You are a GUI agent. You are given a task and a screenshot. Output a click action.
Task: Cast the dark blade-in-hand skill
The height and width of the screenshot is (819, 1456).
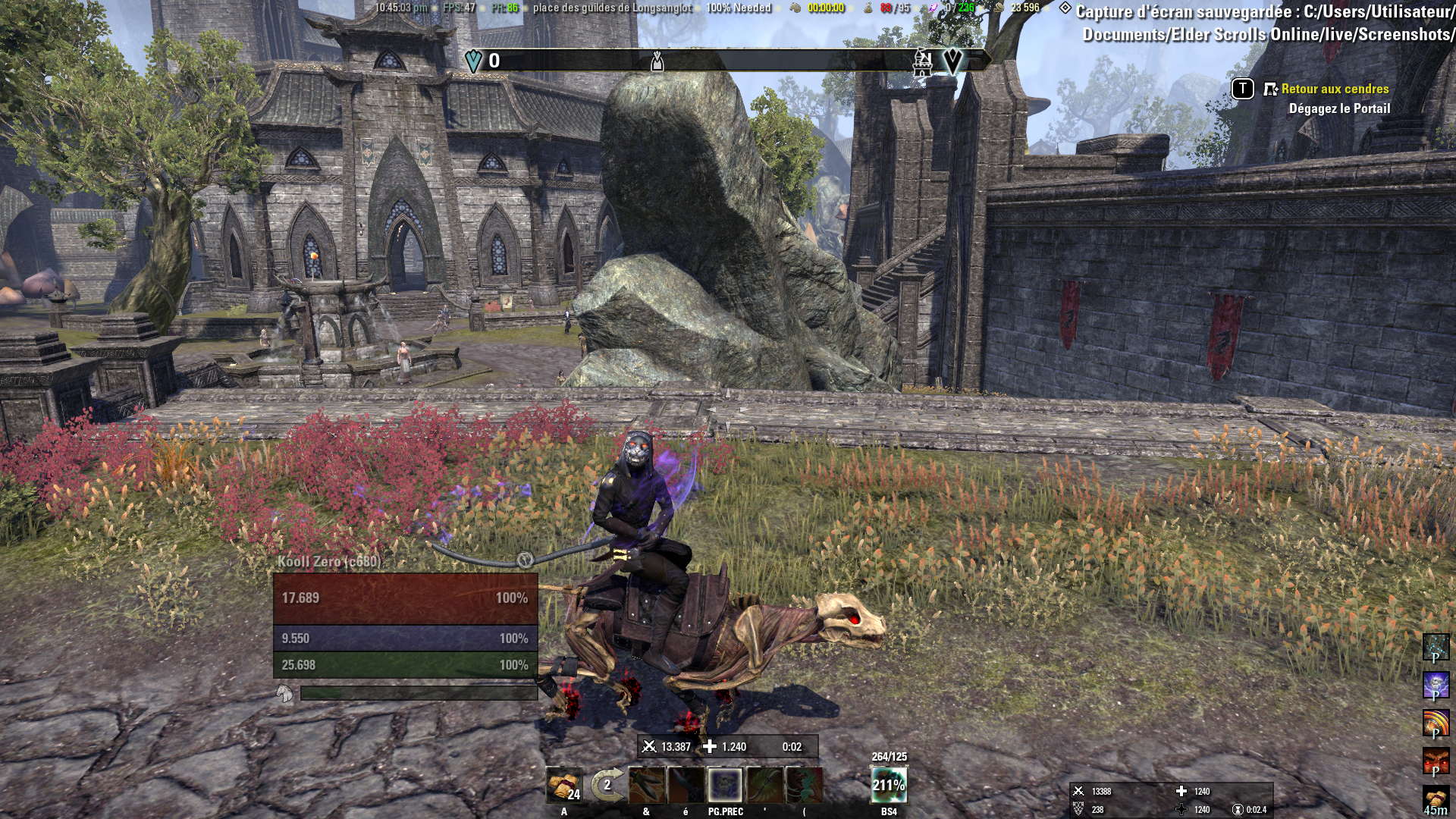pyautogui.click(x=686, y=785)
